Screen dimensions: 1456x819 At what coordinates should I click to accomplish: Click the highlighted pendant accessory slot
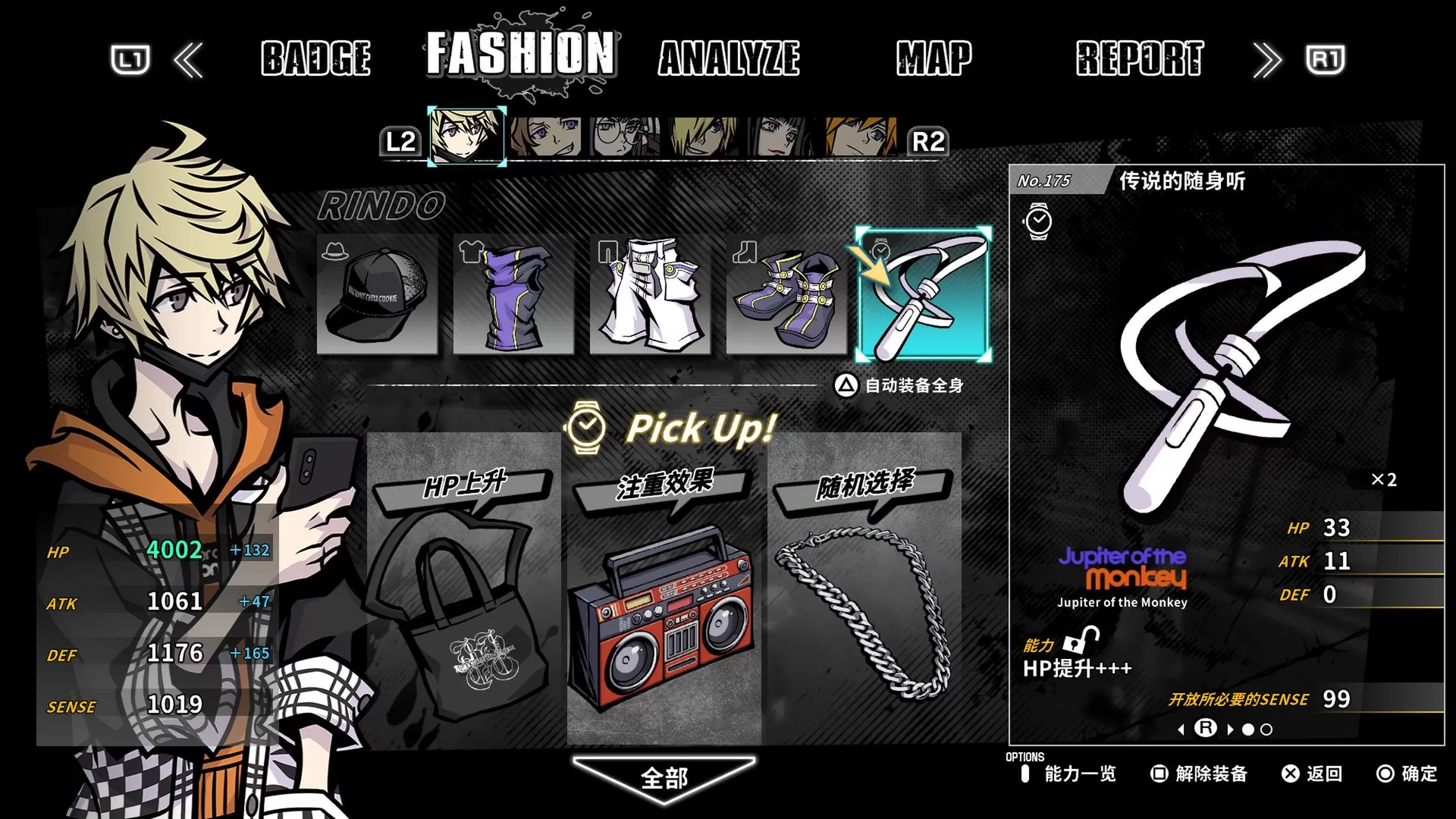925,296
